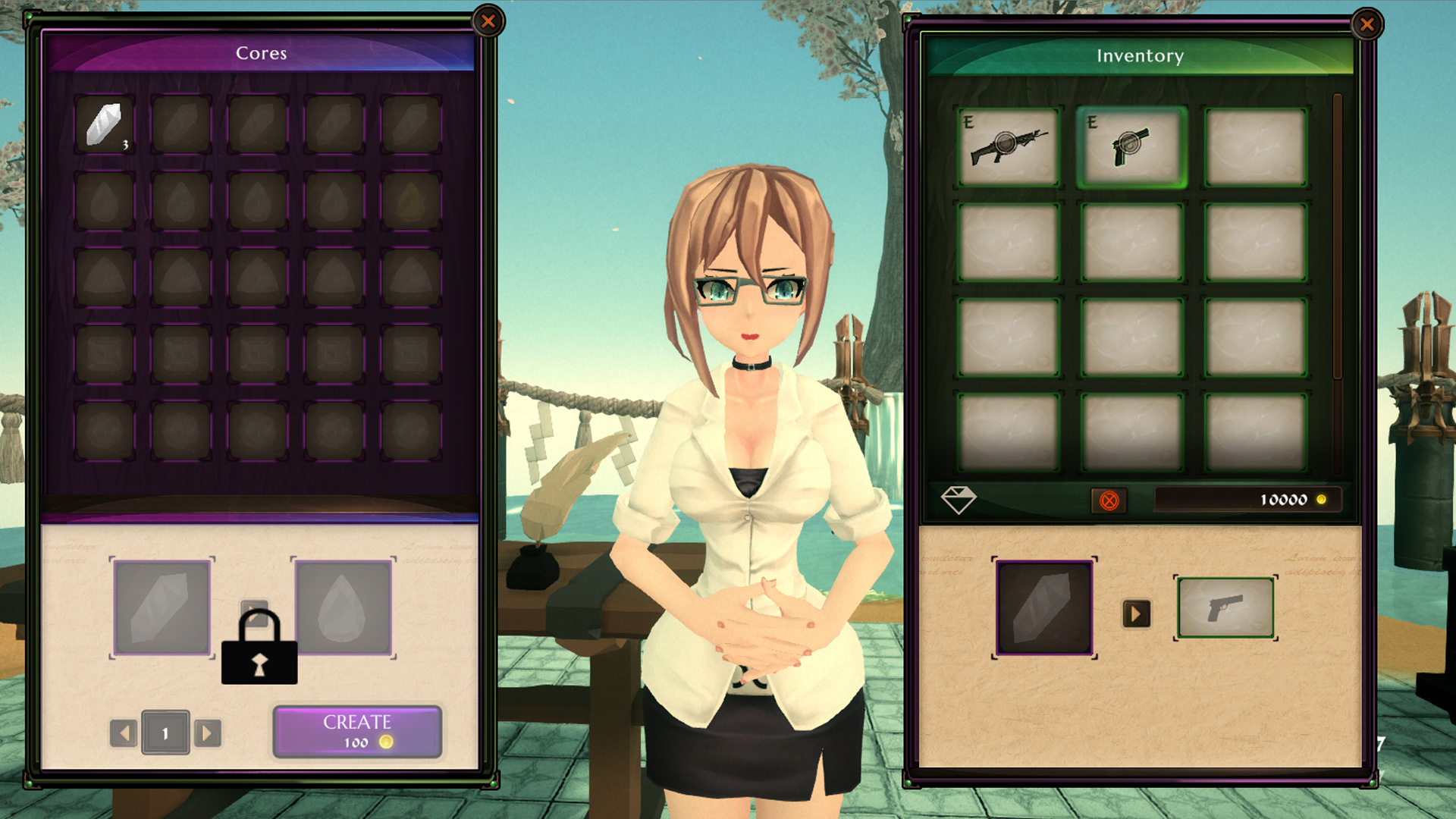Screen dimensions: 1456x819
Task: Click the left arrow beside the quantity counter
Action: point(124,733)
